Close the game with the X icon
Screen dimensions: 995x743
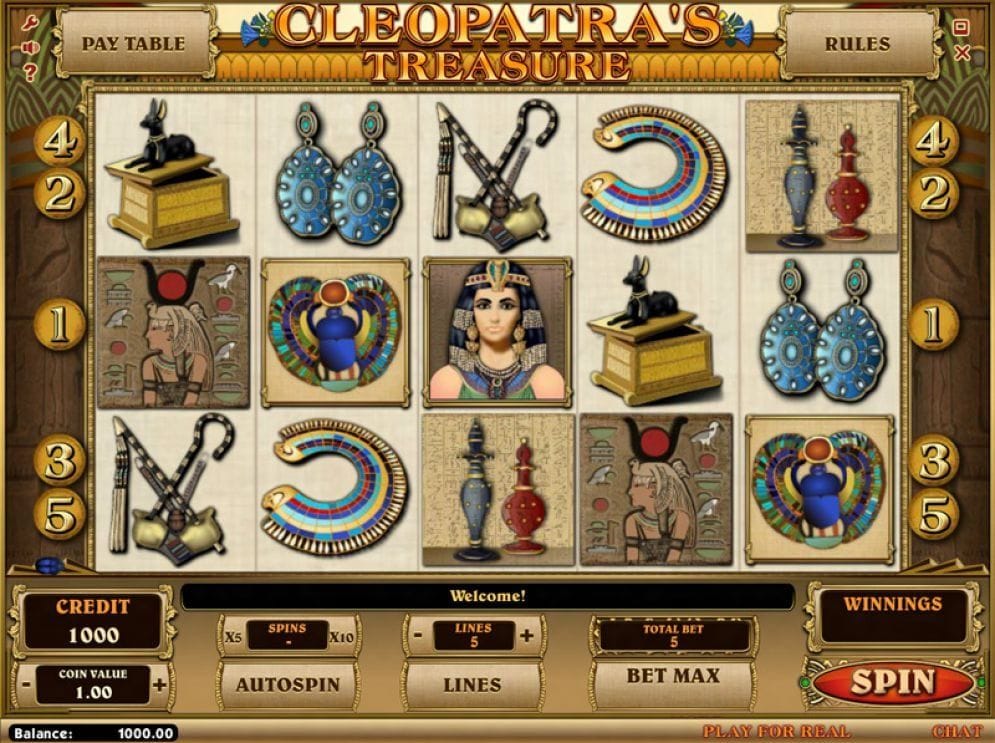click(962, 53)
